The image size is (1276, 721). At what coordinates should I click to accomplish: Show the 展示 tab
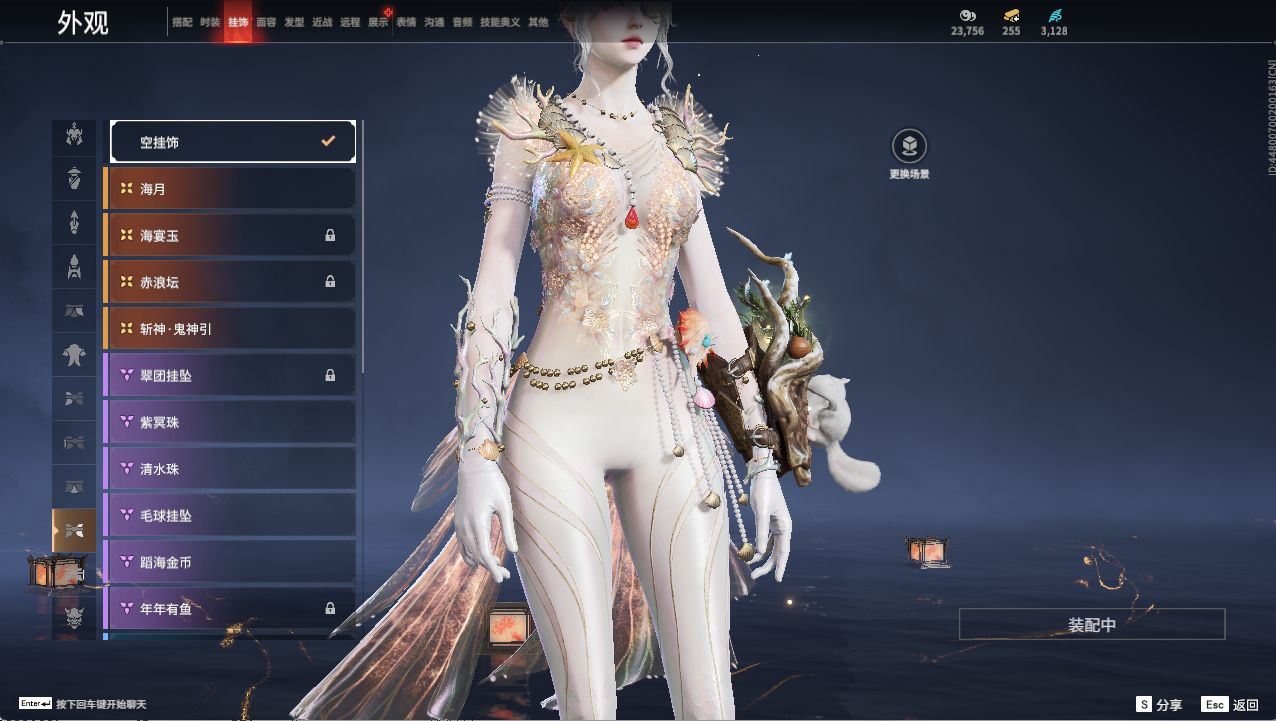click(378, 22)
